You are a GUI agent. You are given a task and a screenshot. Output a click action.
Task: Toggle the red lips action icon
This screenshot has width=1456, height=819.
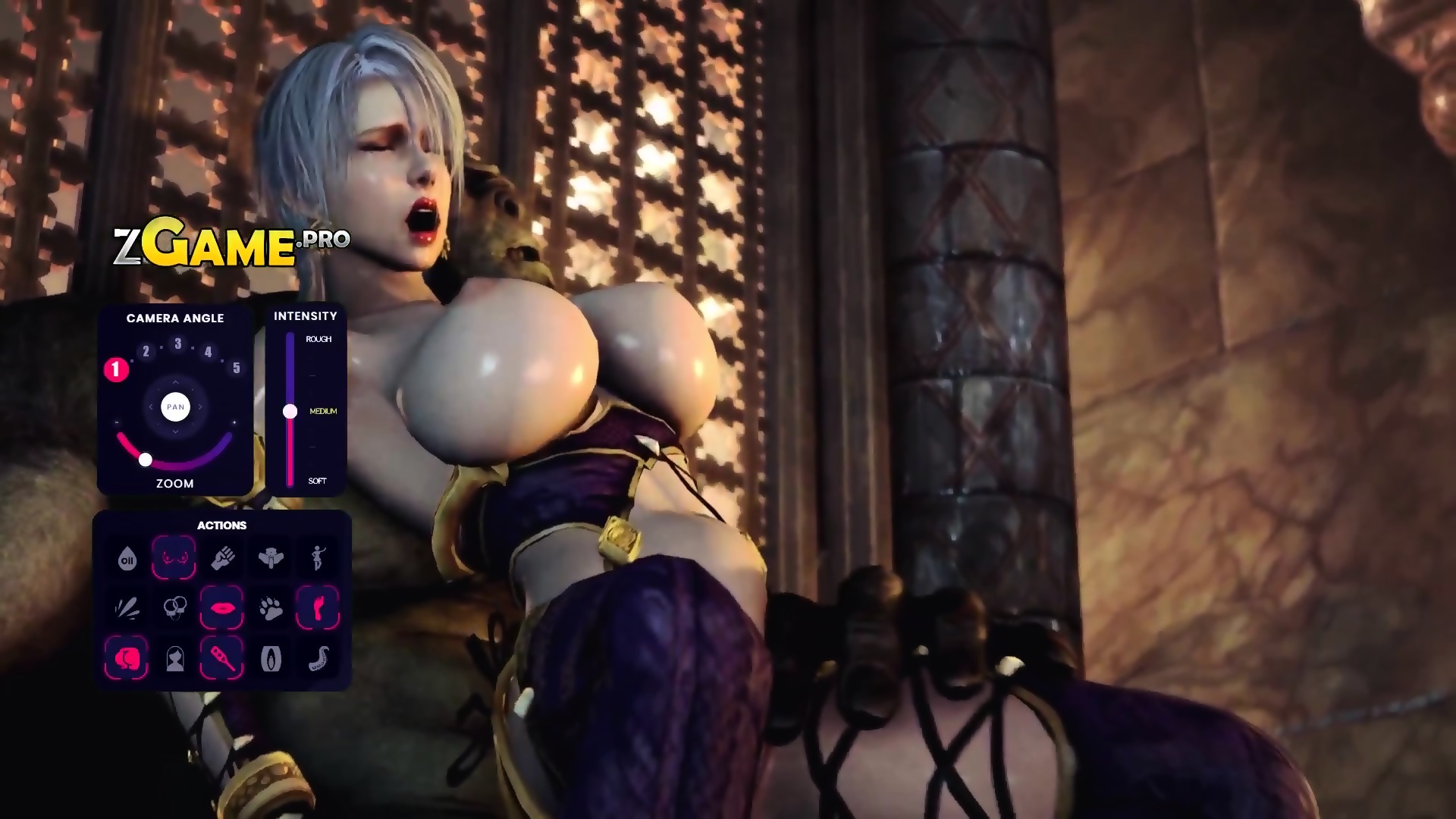222,608
